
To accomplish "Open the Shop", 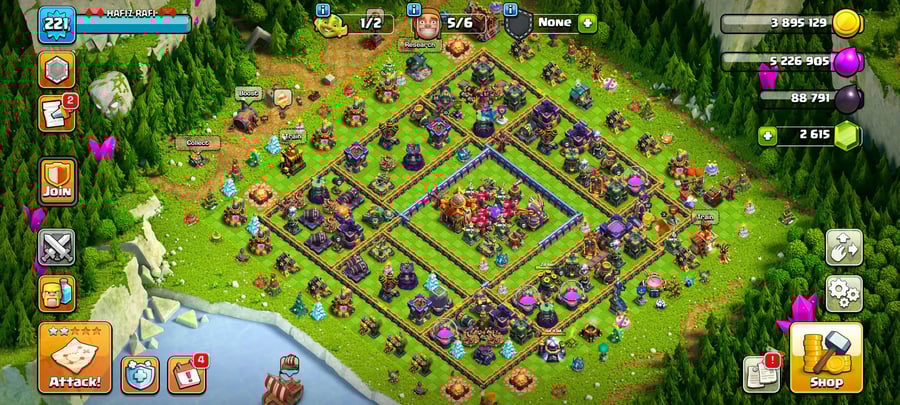I will coord(826,357).
